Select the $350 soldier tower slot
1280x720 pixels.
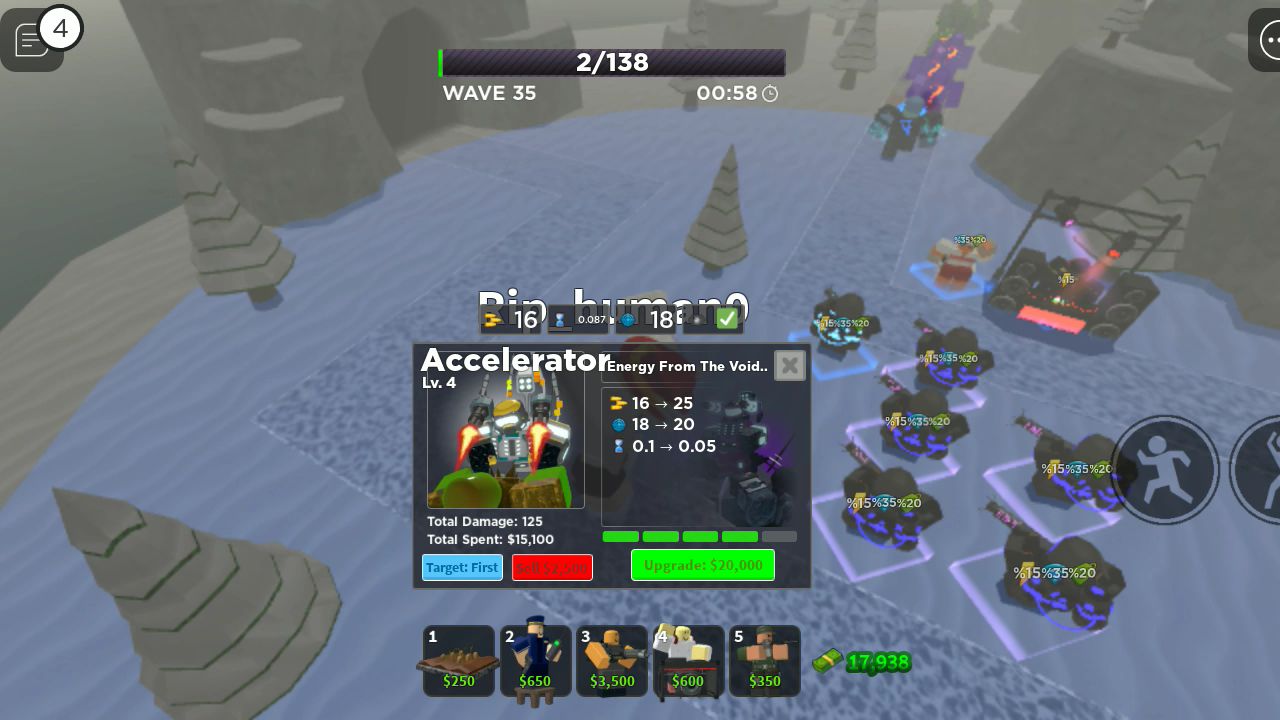tap(764, 661)
